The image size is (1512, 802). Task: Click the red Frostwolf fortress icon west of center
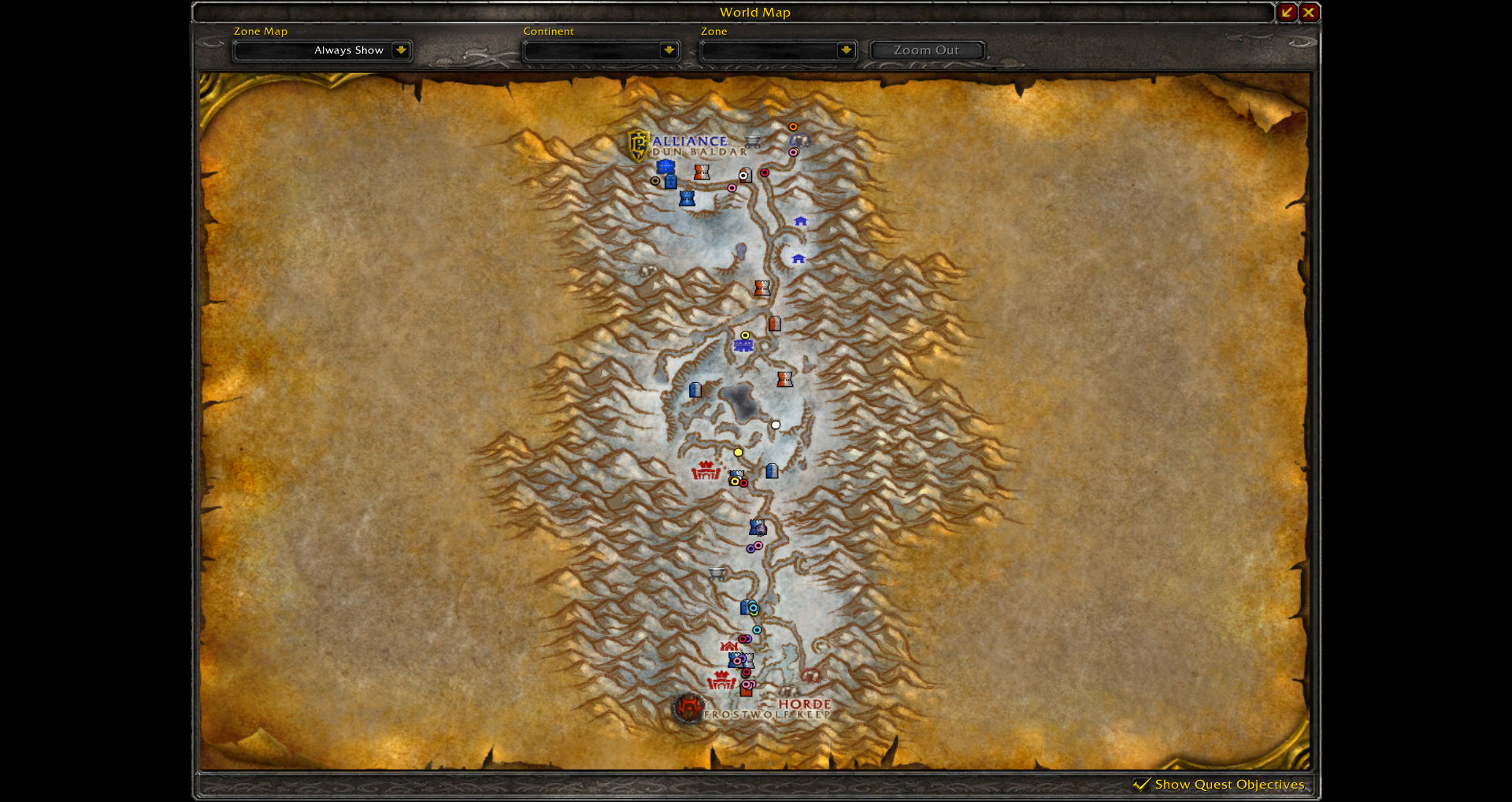pos(706,470)
